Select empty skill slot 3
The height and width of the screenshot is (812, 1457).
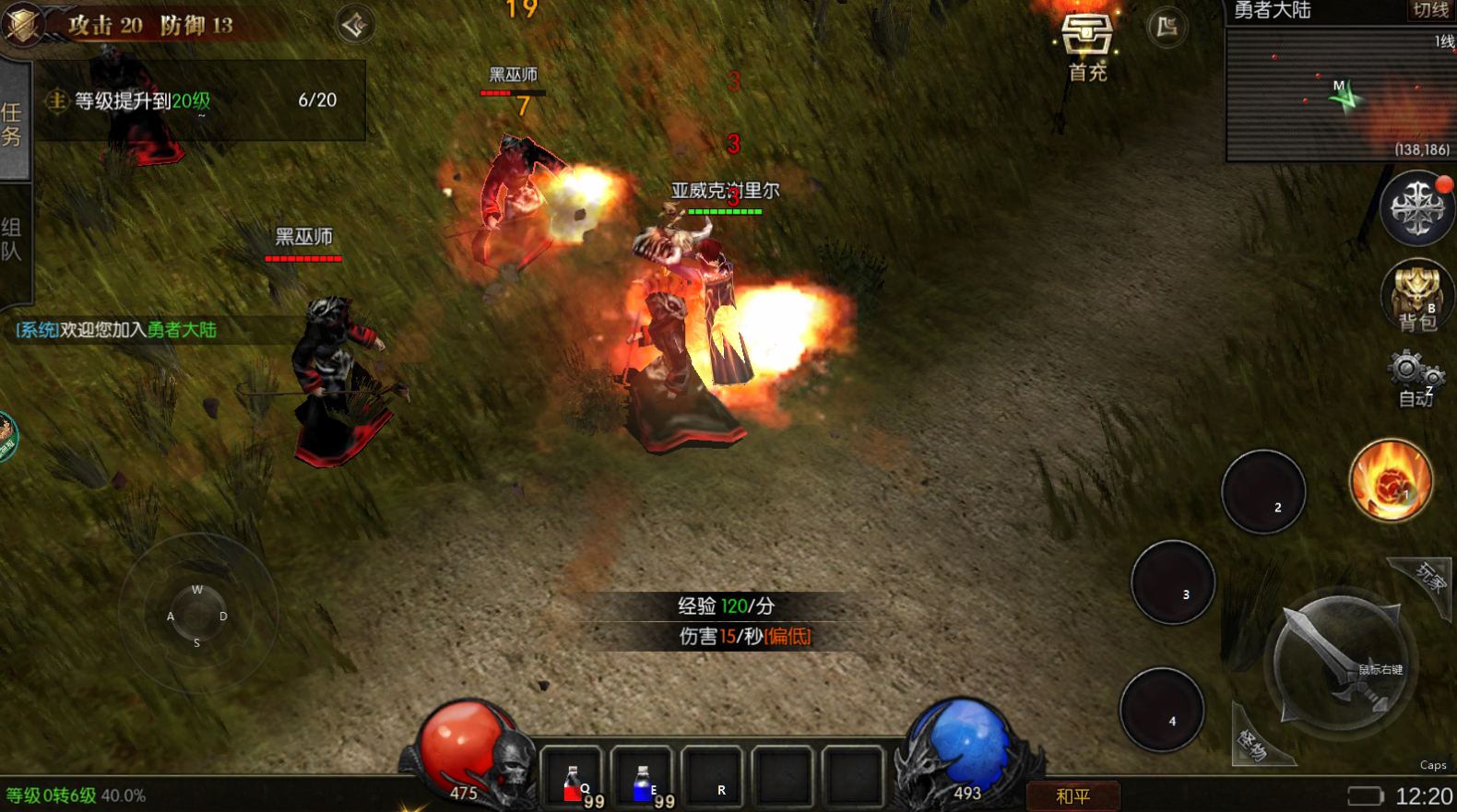coord(1173,582)
